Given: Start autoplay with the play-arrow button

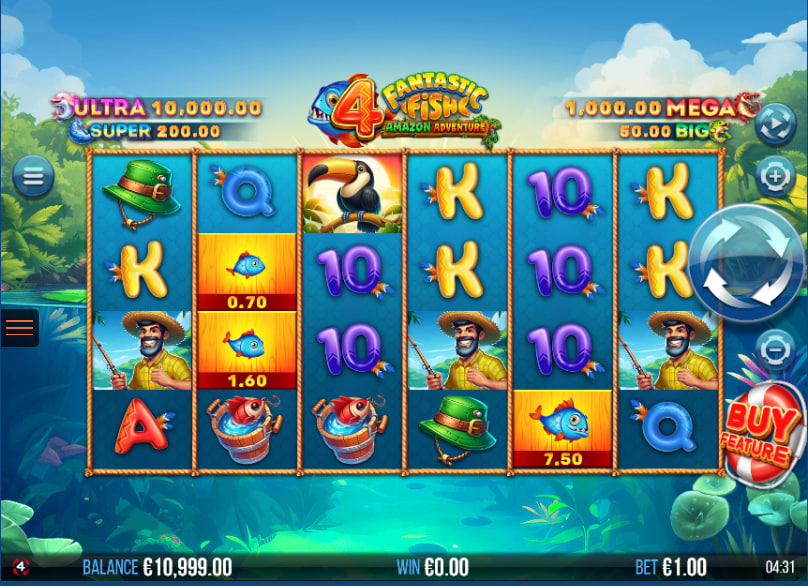Looking at the screenshot, I should pyautogui.click(x=775, y=124).
